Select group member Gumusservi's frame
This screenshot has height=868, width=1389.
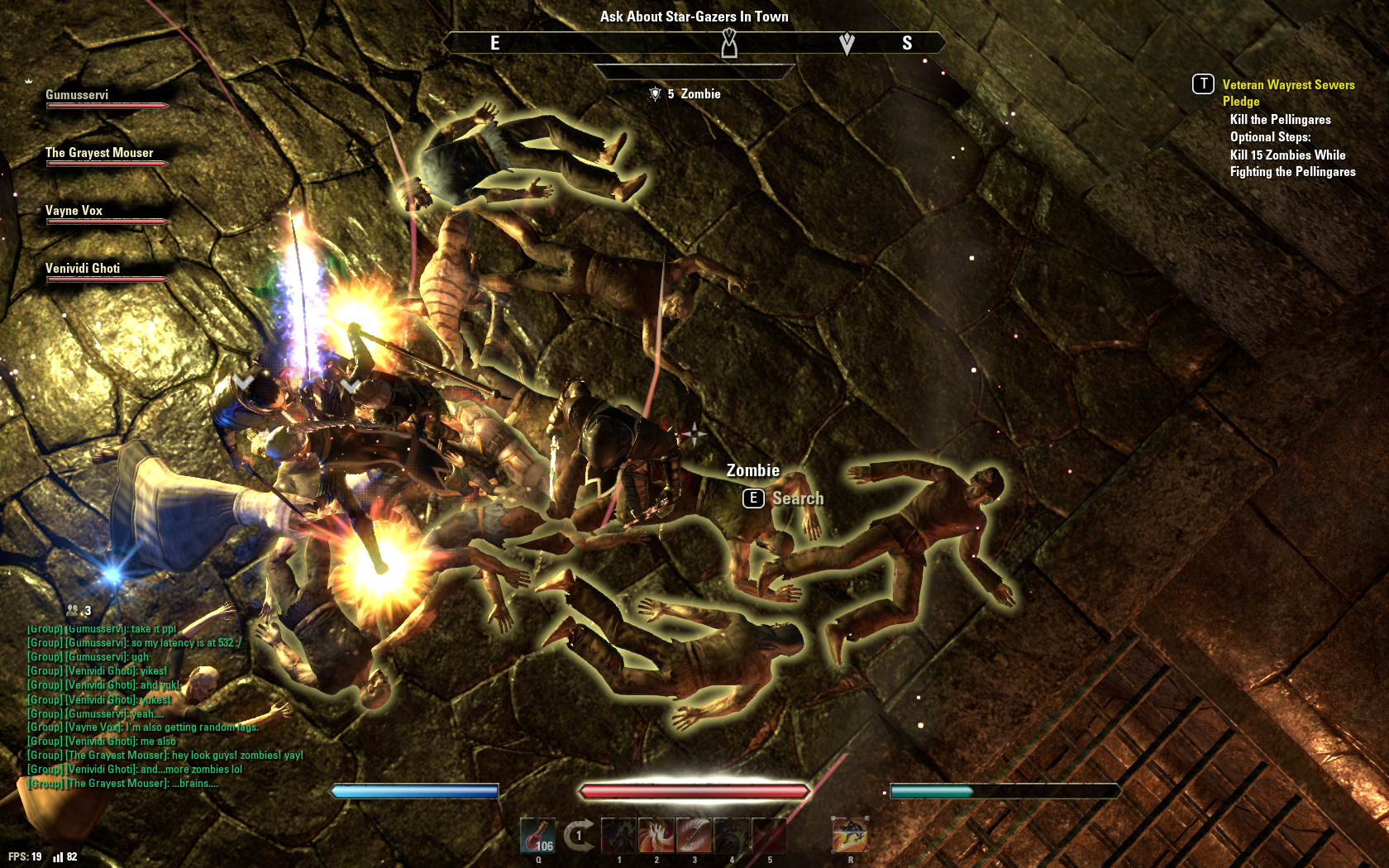pos(106,98)
